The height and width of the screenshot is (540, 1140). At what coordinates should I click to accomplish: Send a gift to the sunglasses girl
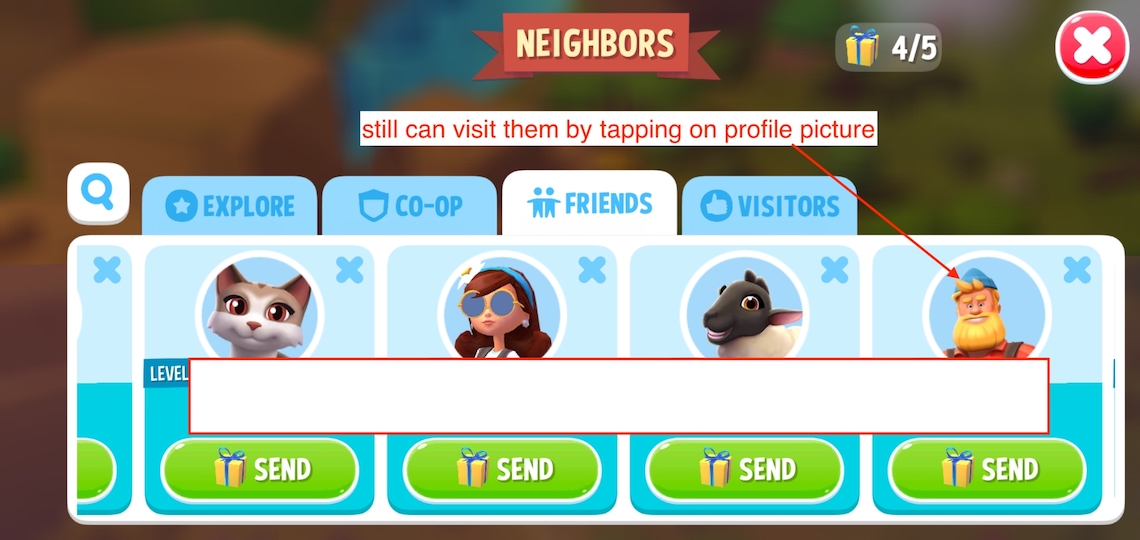tap(502, 469)
